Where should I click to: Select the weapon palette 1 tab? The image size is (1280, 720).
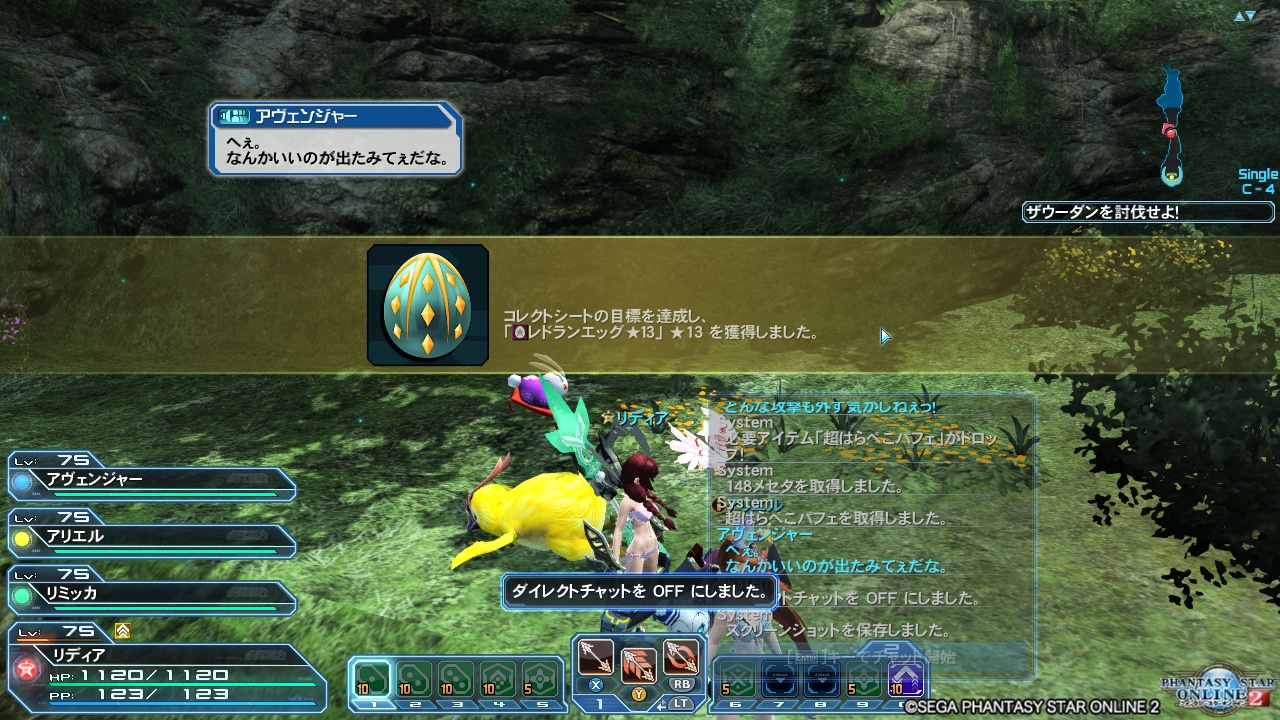[599, 703]
